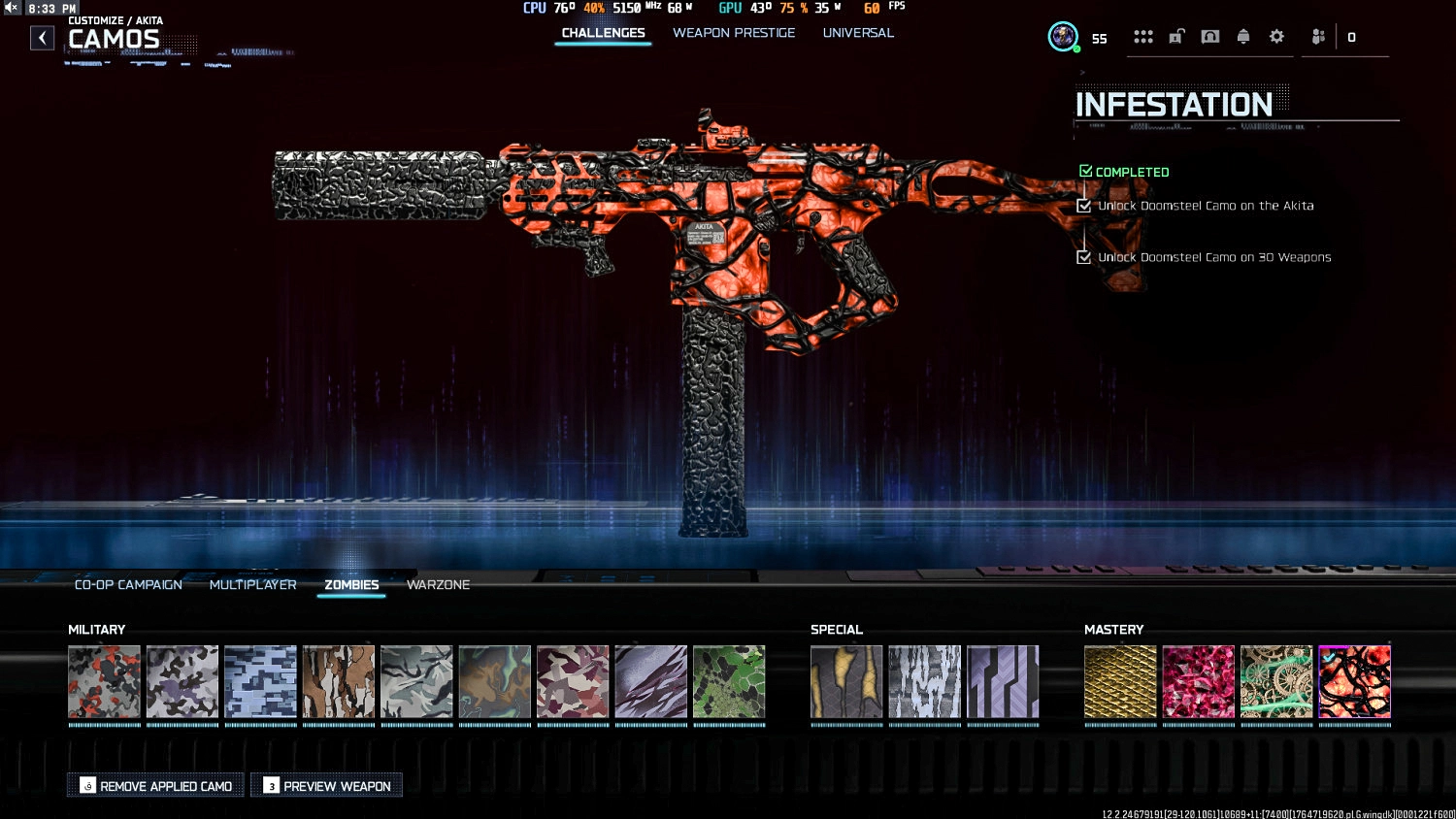Switch to the Warzone camo category

[438, 584]
